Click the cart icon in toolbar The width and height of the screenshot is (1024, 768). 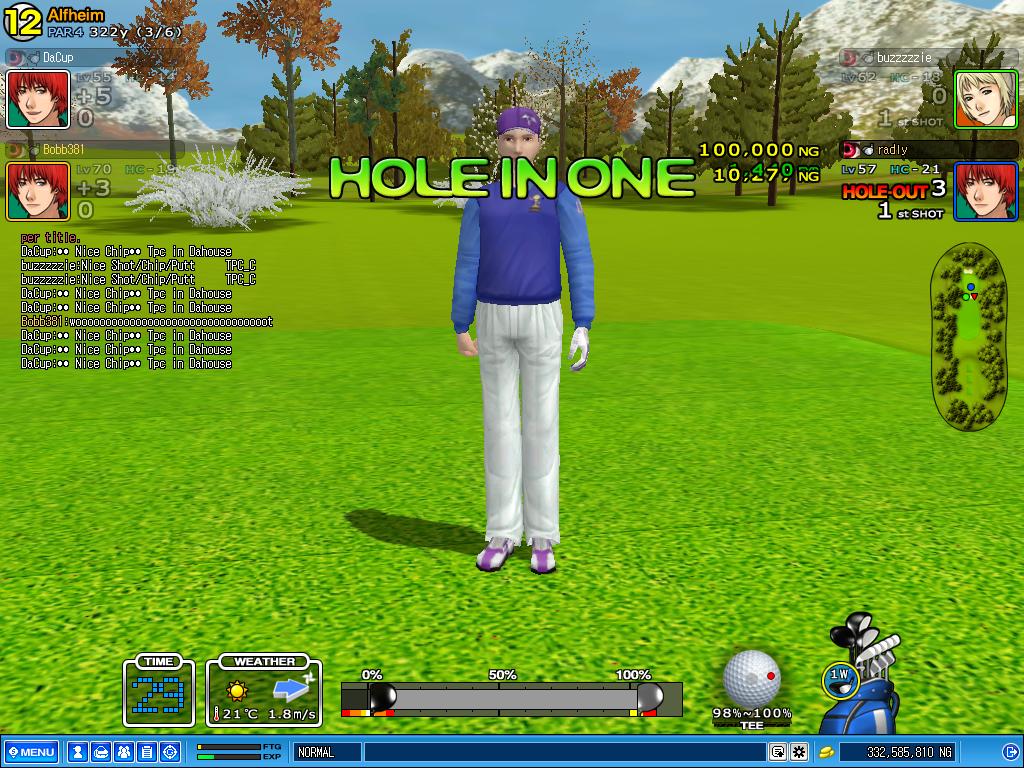(100, 752)
